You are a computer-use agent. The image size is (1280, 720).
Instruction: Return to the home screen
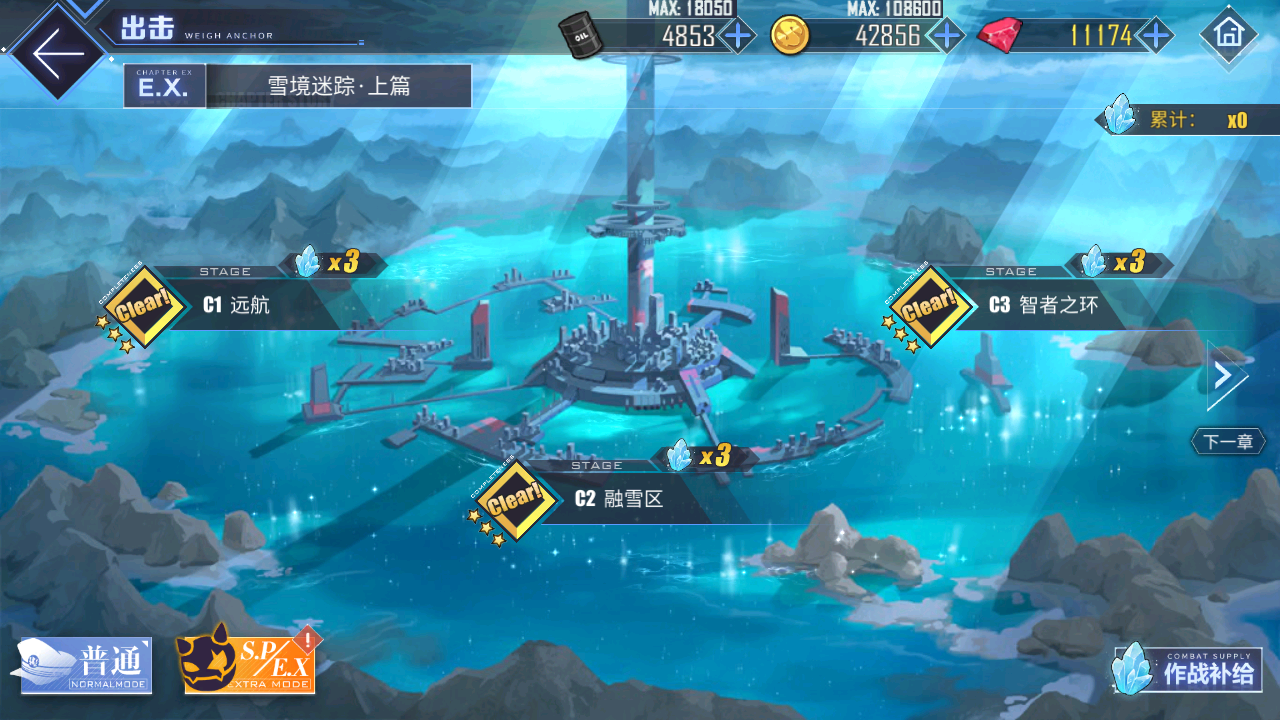(x=1227, y=34)
